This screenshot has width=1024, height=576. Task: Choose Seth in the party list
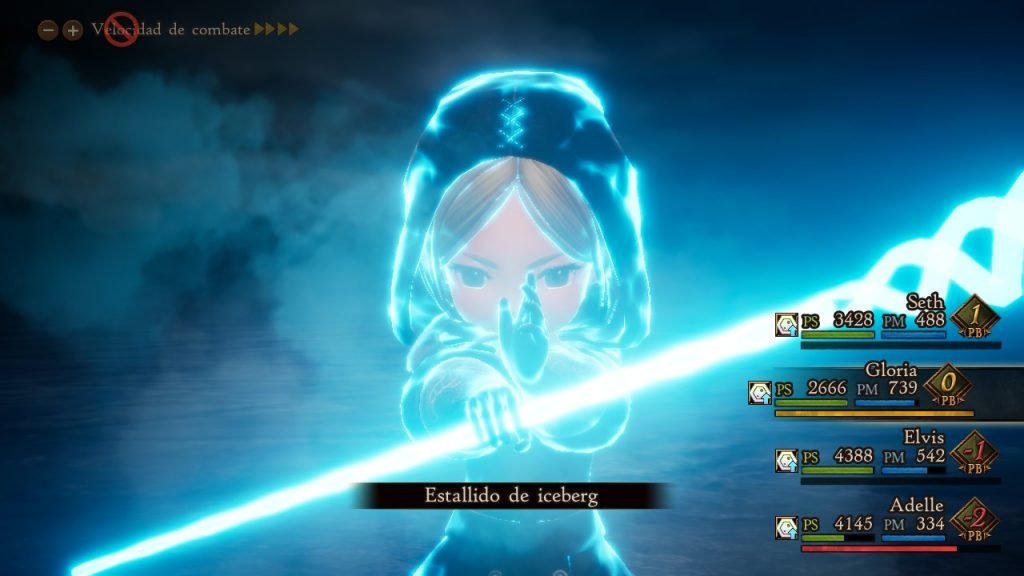click(926, 301)
